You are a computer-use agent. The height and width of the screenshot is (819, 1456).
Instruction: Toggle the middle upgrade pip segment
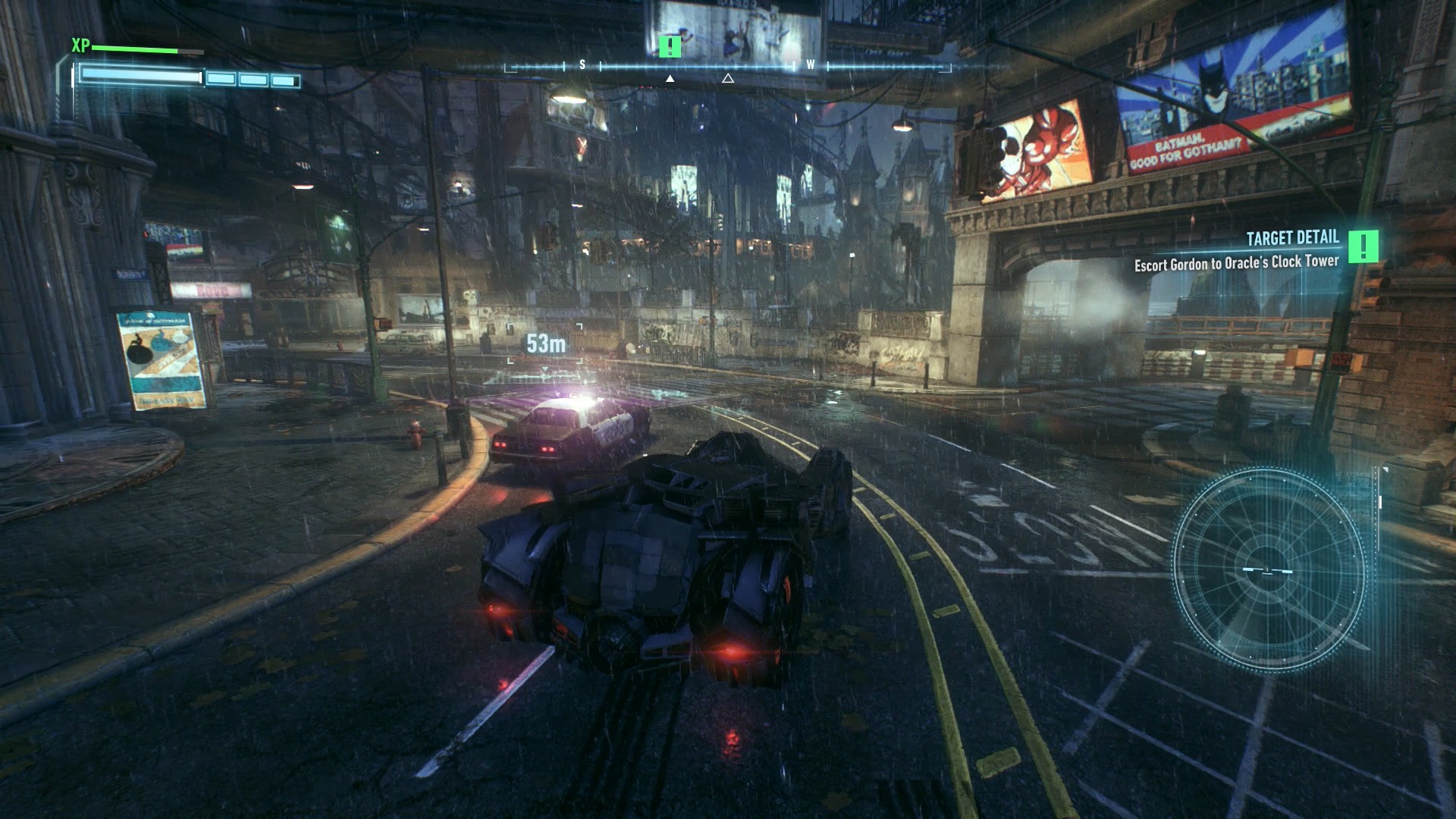coord(253,78)
